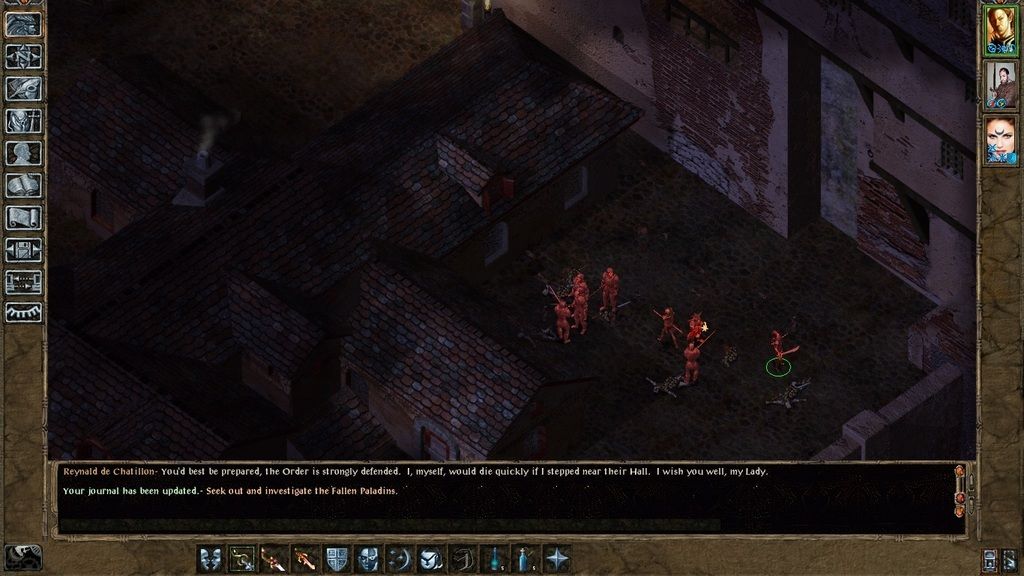The height and width of the screenshot is (576, 1024).
Task: Select the face-painted woman's portrait
Action: [x=1000, y=140]
